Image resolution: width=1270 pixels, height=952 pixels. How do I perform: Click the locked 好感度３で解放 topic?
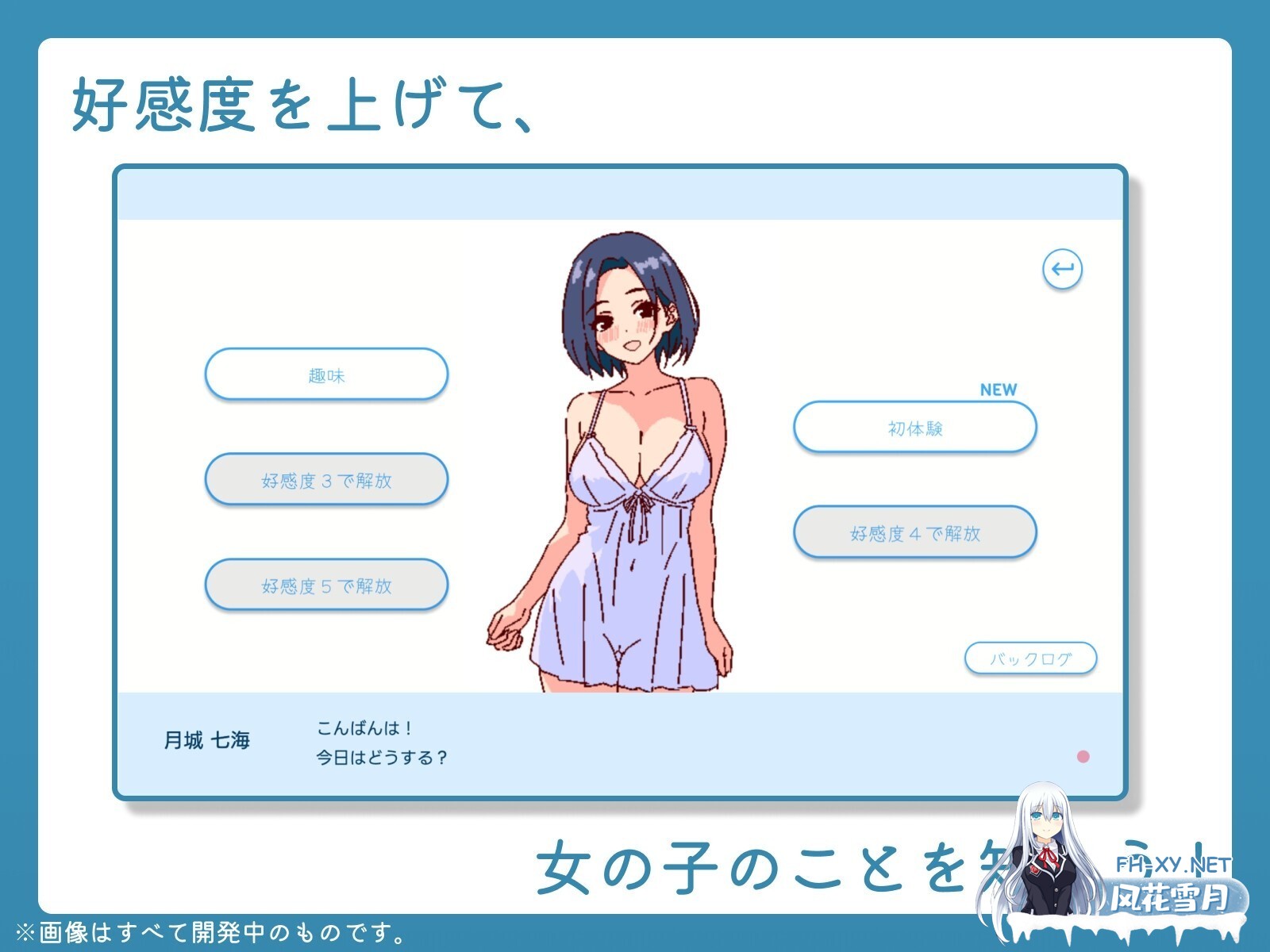[327, 479]
